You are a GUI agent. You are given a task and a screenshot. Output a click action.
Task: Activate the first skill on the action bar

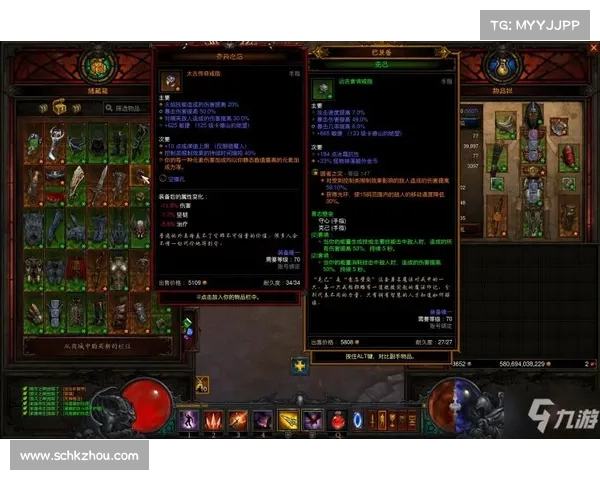(190, 420)
